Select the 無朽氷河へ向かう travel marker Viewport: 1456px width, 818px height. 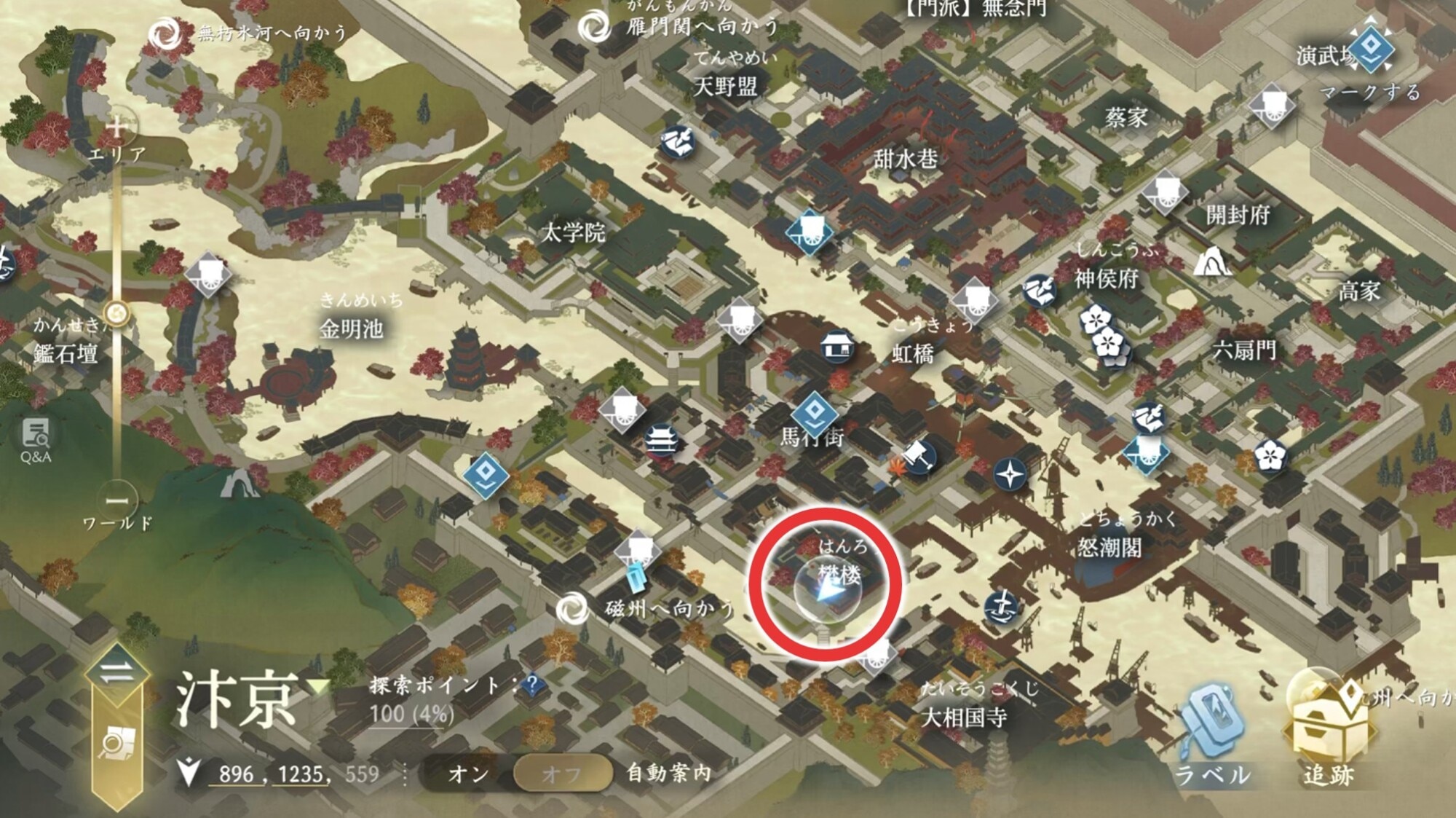tap(165, 34)
